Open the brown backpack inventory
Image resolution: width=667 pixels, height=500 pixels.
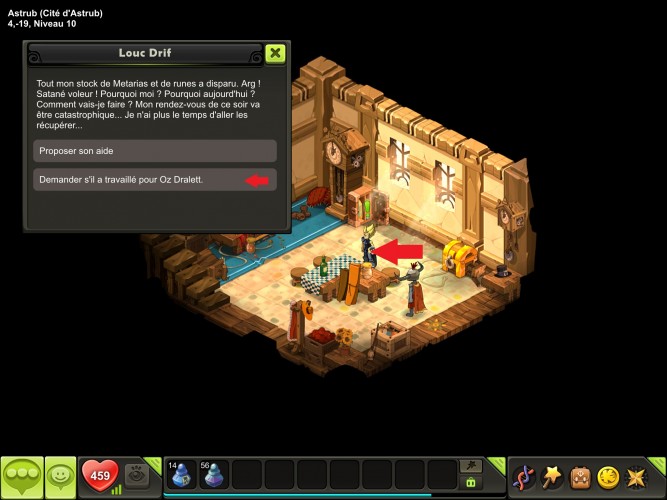[x=580, y=477]
